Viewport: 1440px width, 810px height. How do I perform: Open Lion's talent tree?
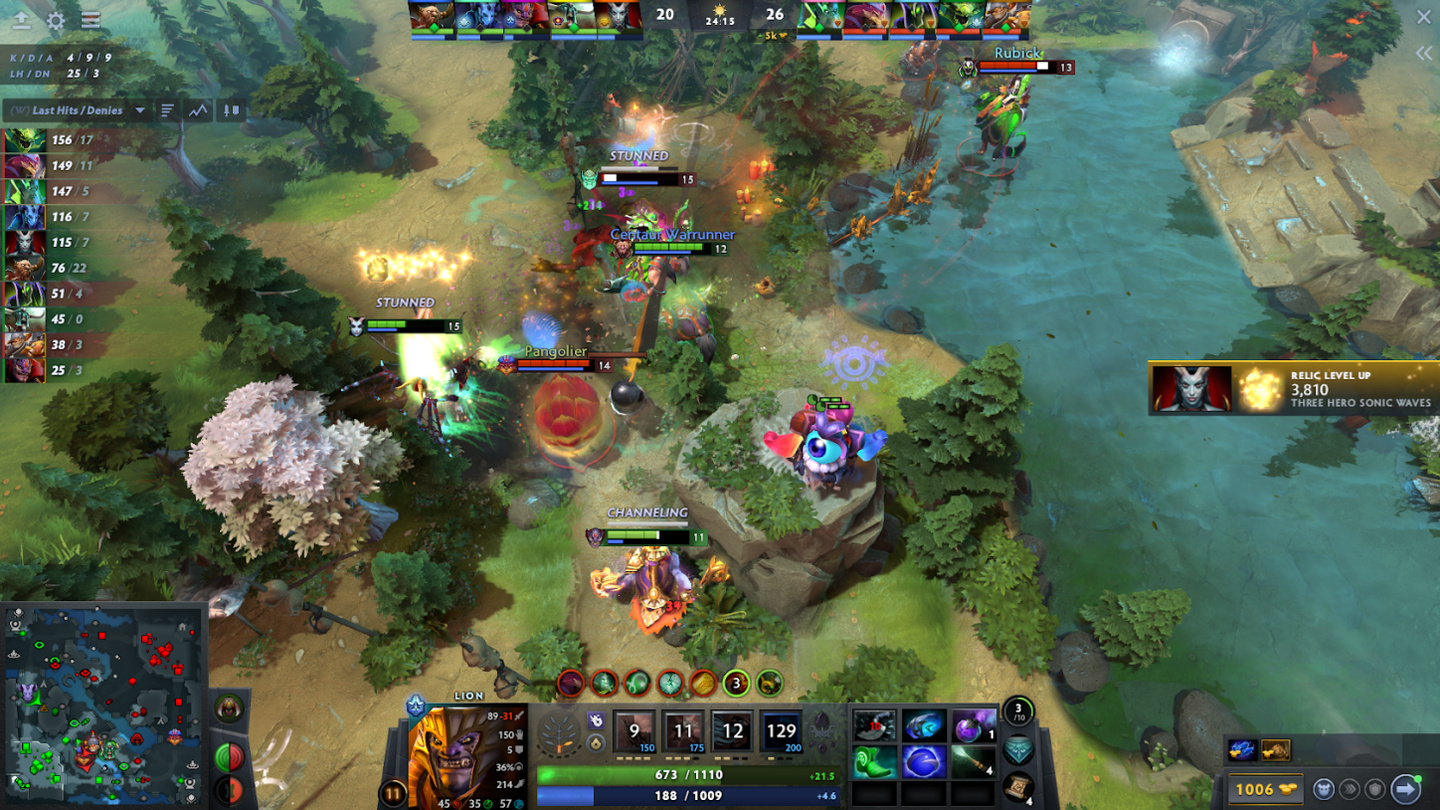pos(565,734)
